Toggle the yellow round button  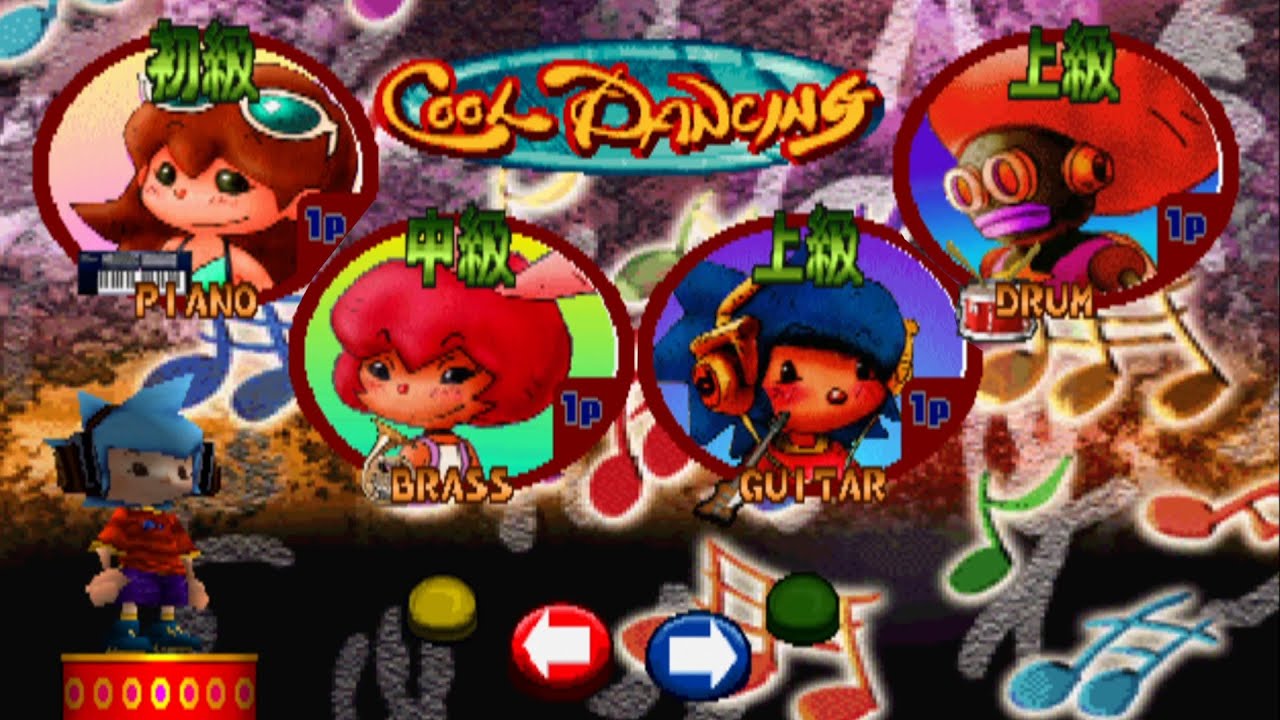(x=445, y=603)
